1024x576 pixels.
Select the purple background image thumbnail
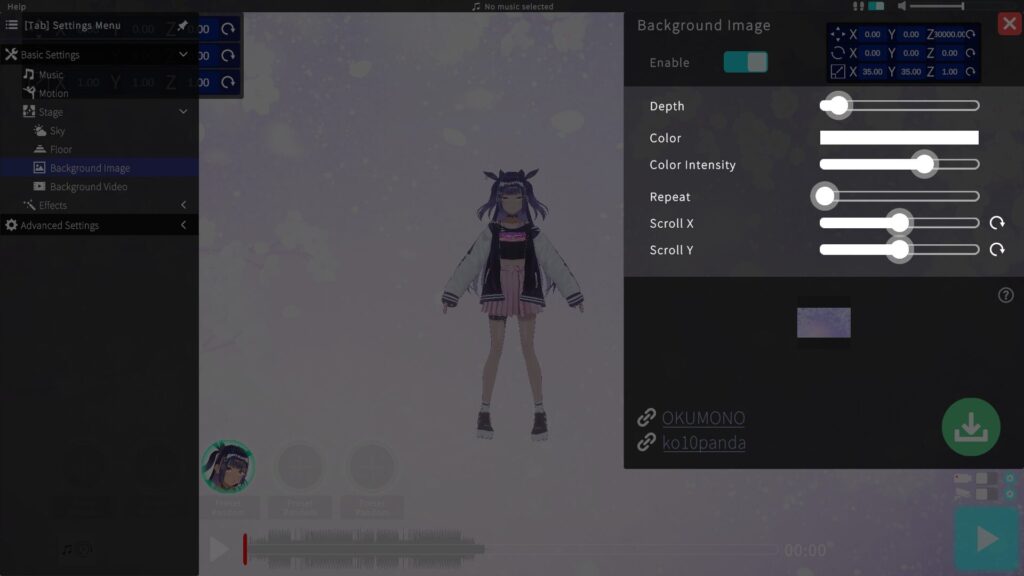(x=824, y=323)
